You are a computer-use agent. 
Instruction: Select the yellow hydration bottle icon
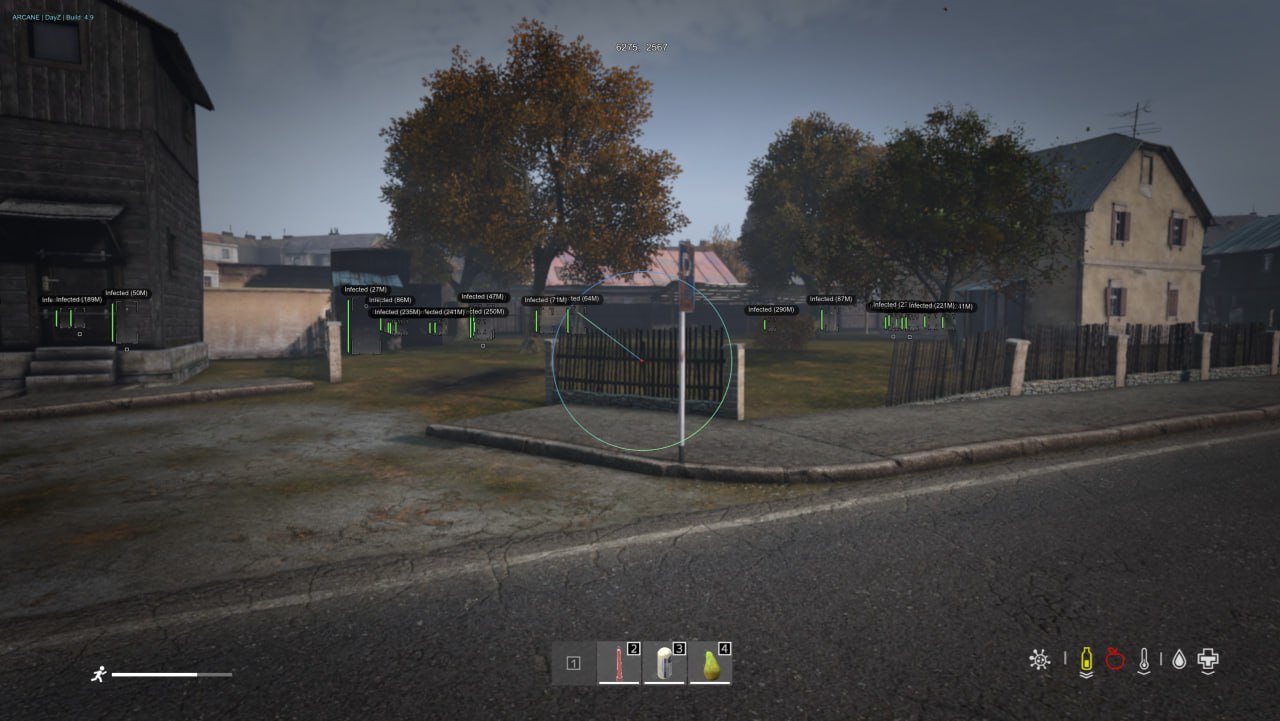pos(1087,657)
